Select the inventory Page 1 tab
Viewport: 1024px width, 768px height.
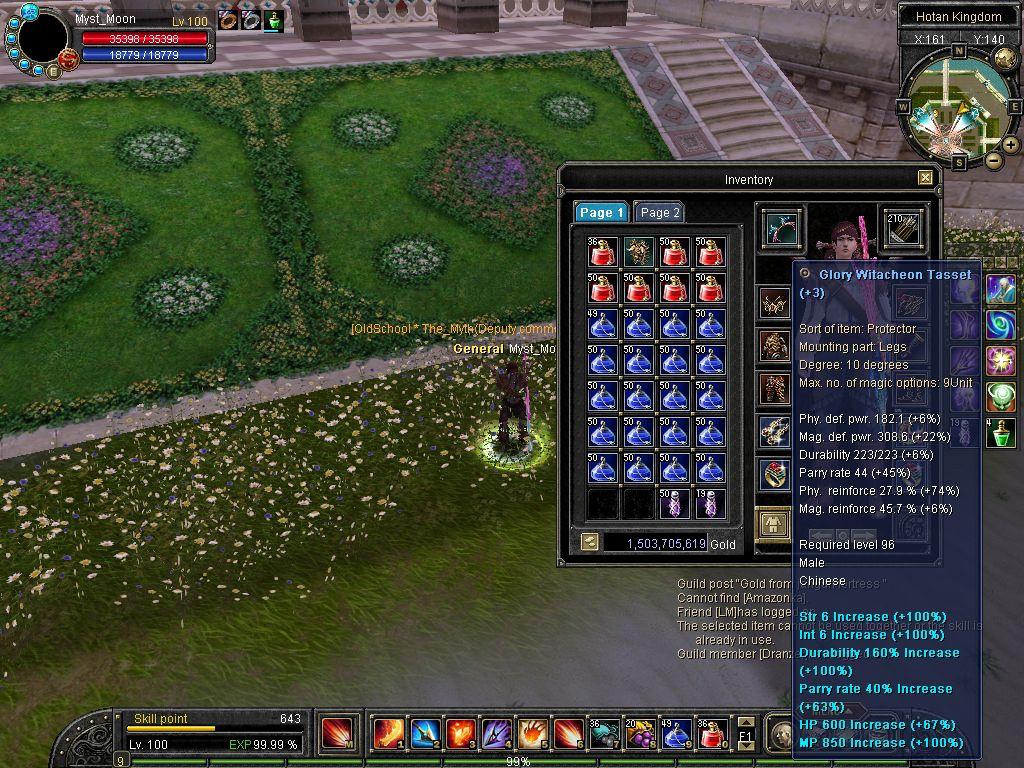[x=601, y=212]
